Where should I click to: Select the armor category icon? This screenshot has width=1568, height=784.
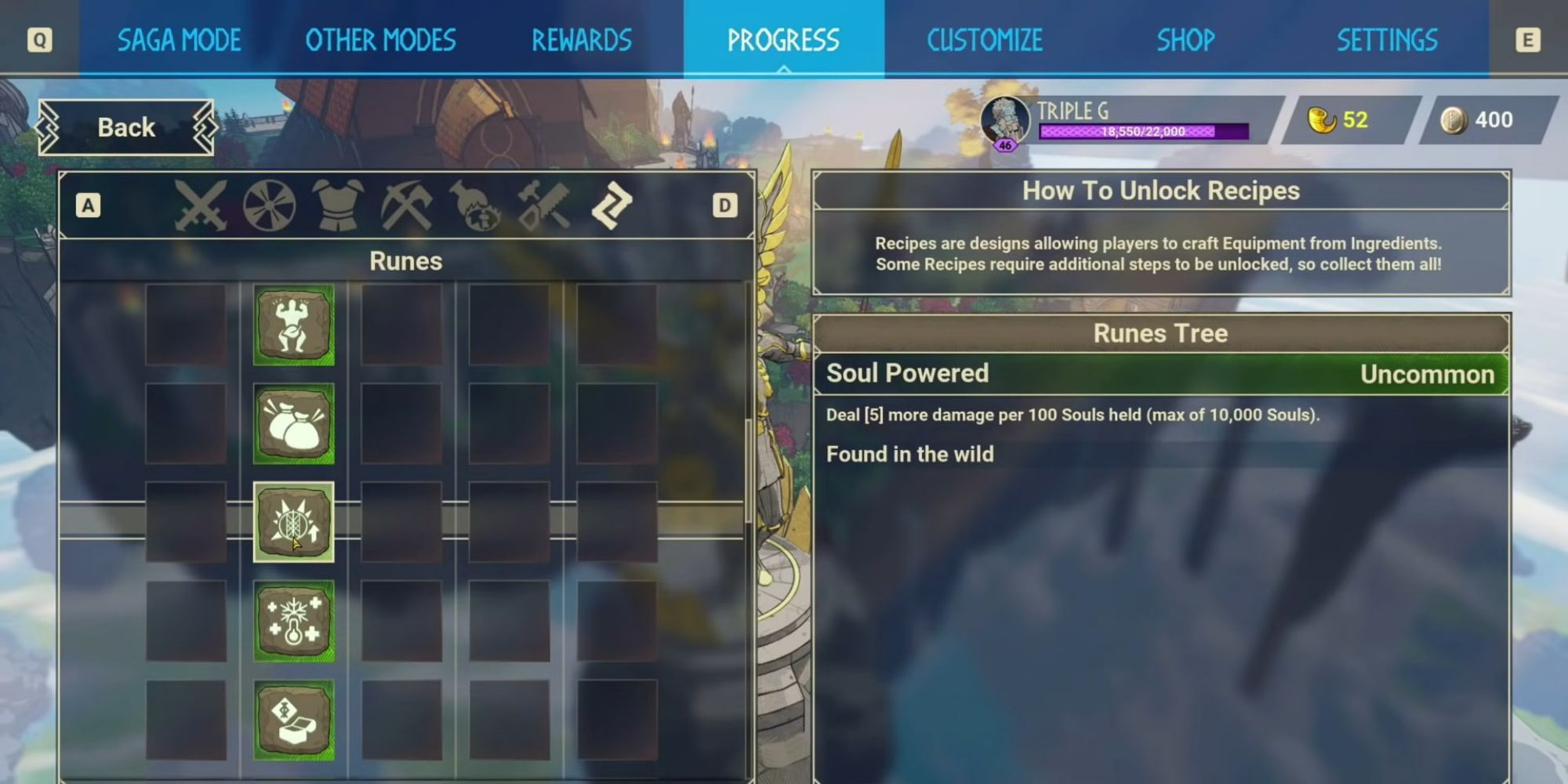[x=337, y=205]
